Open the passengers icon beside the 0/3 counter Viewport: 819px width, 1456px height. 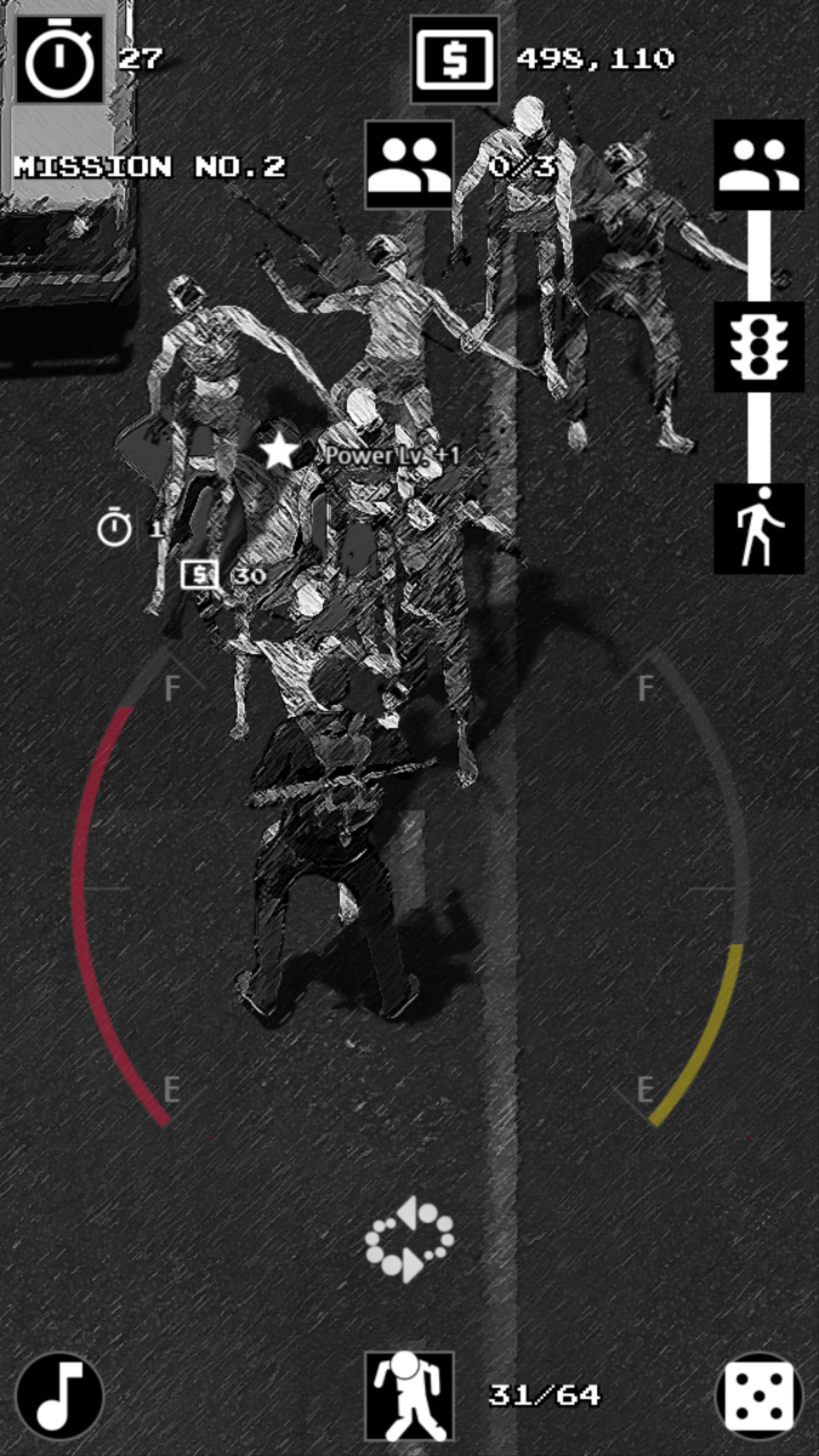coord(408,166)
